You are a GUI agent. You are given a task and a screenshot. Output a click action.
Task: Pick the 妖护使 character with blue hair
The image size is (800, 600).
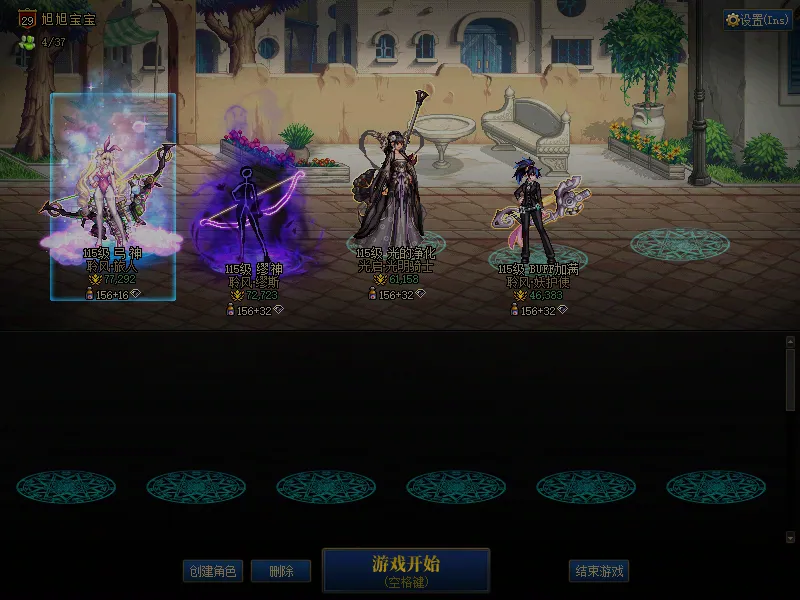tap(532, 212)
